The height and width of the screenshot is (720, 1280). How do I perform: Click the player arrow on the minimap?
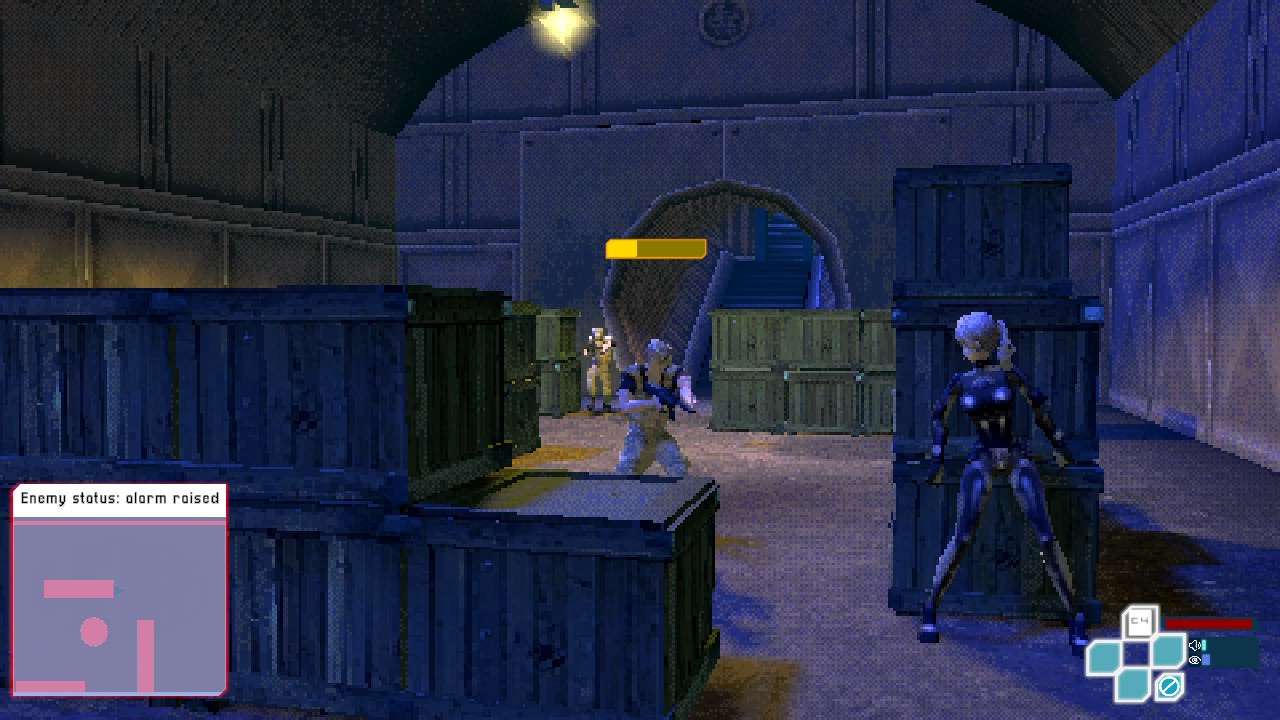pyautogui.click(x=117, y=590)
